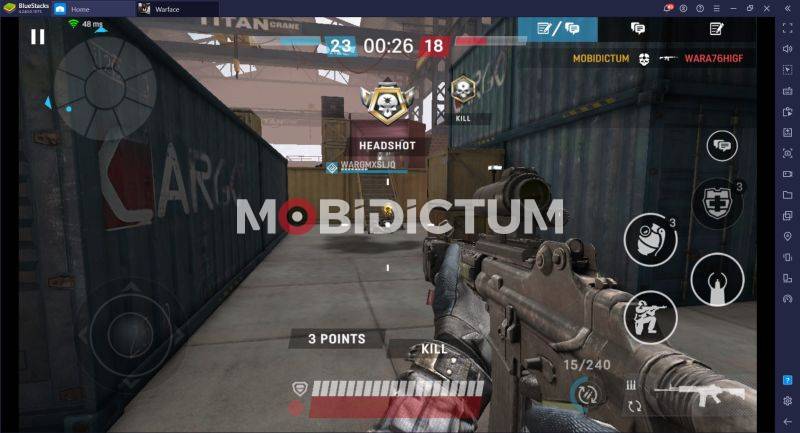Pause the match

(x=38, y=37)
